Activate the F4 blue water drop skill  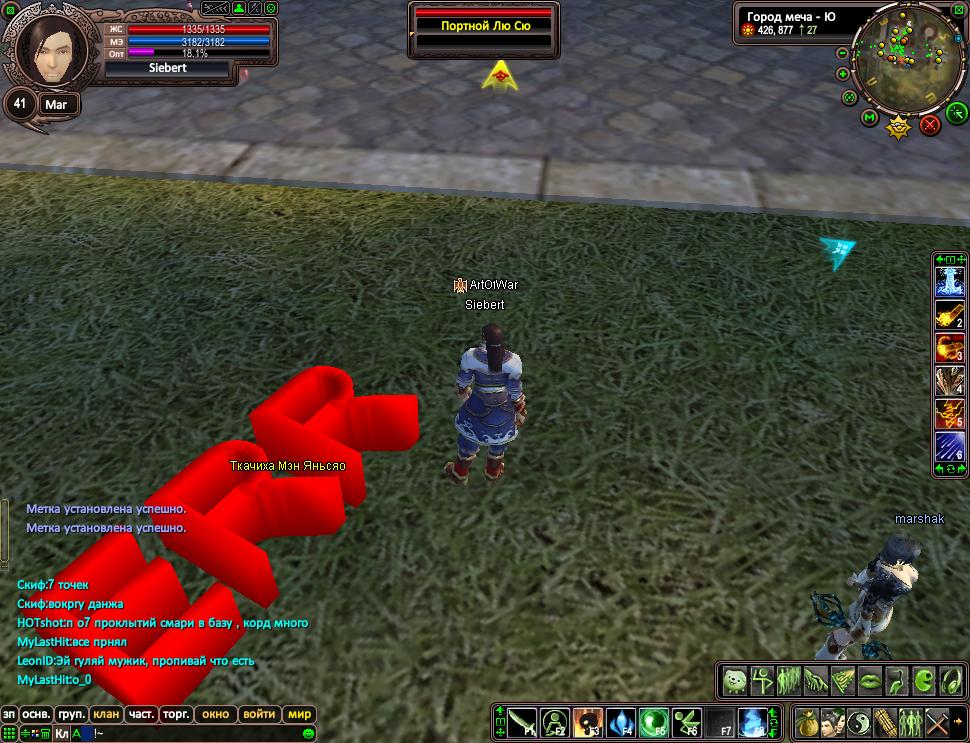[x=622, y=721]
